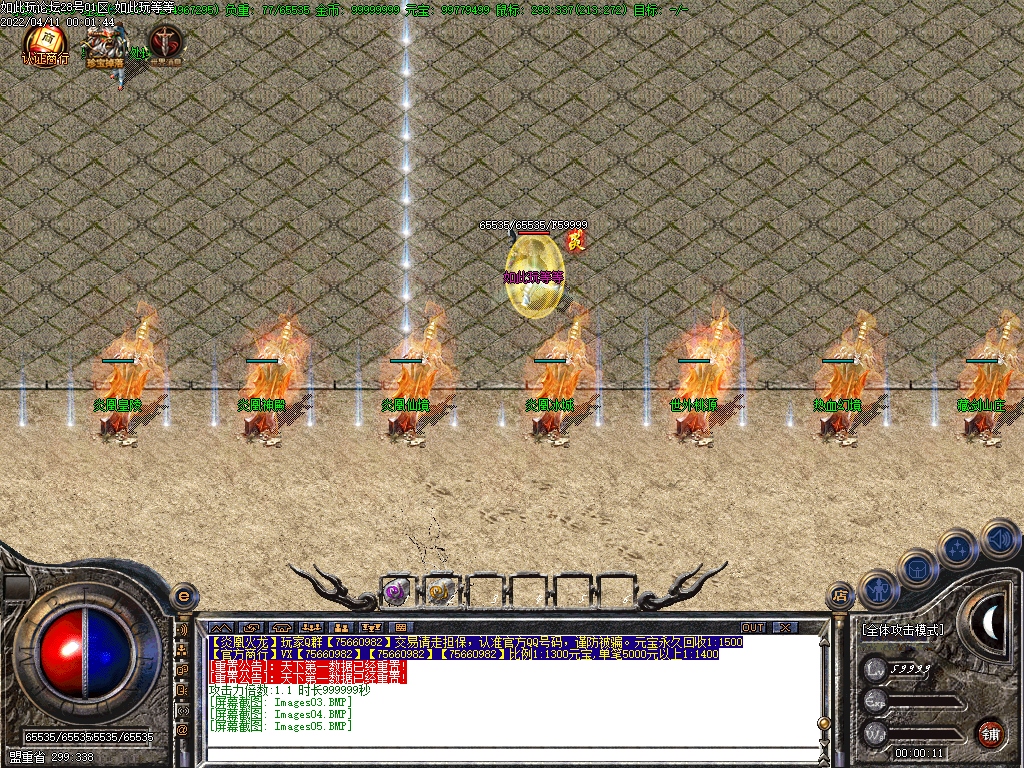The image size is (1024, 768).
Task: Close the chat panel with the X
Action: point(785,628)
